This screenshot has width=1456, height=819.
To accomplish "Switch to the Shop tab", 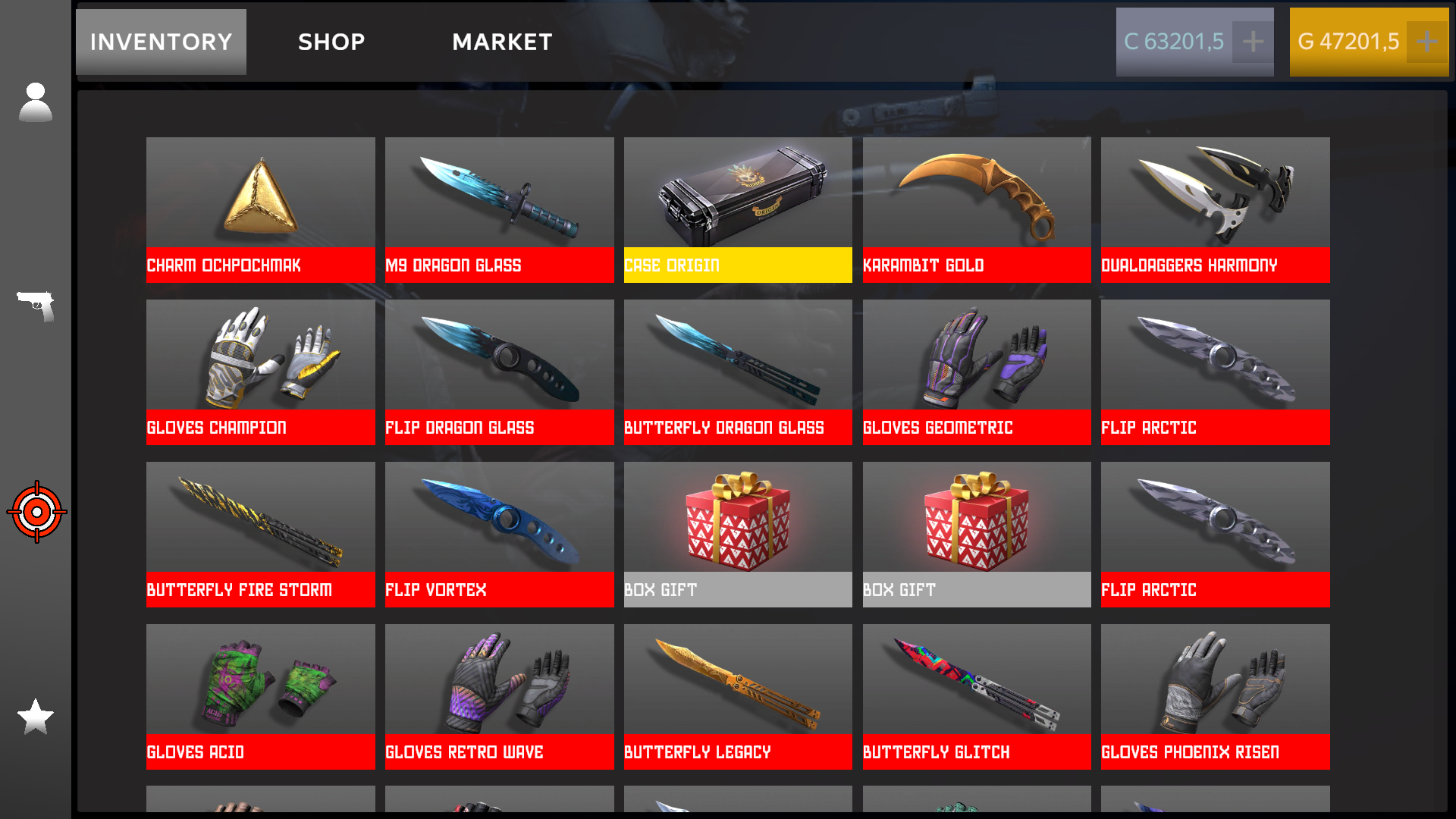I will point(330,42).
